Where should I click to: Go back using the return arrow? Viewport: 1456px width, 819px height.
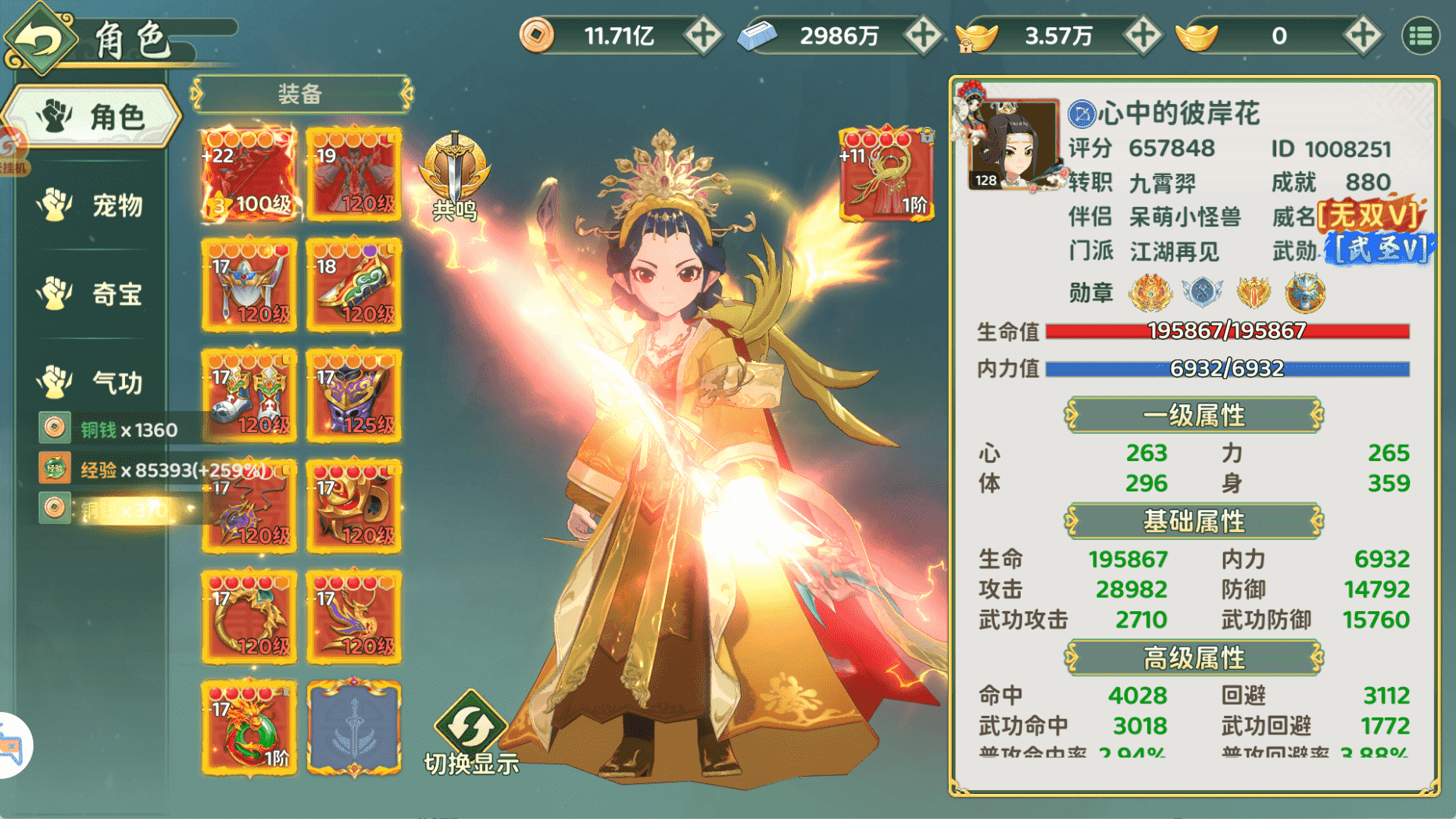tap(39, 39)
